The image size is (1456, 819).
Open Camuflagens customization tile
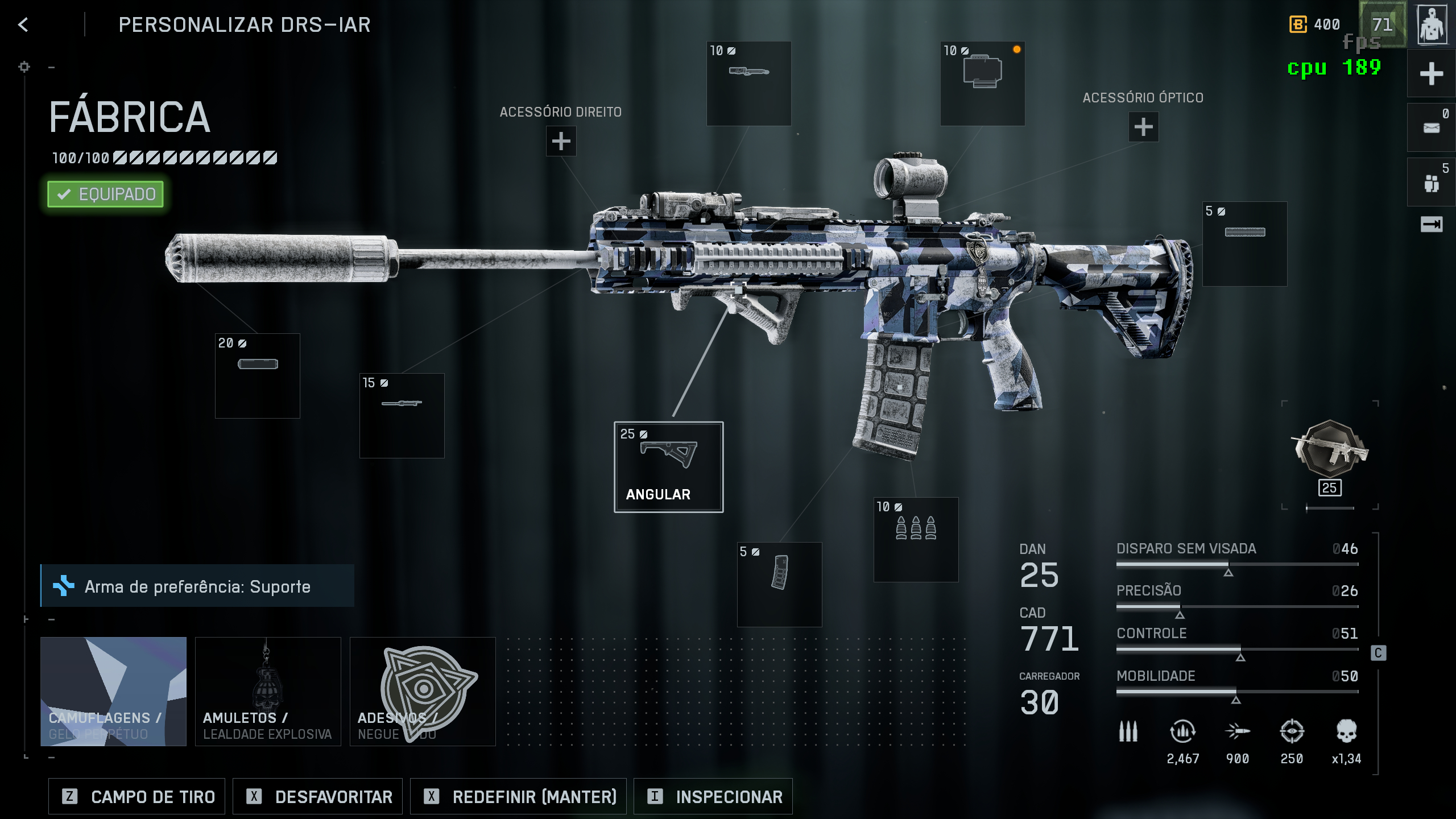click(113, 691)
